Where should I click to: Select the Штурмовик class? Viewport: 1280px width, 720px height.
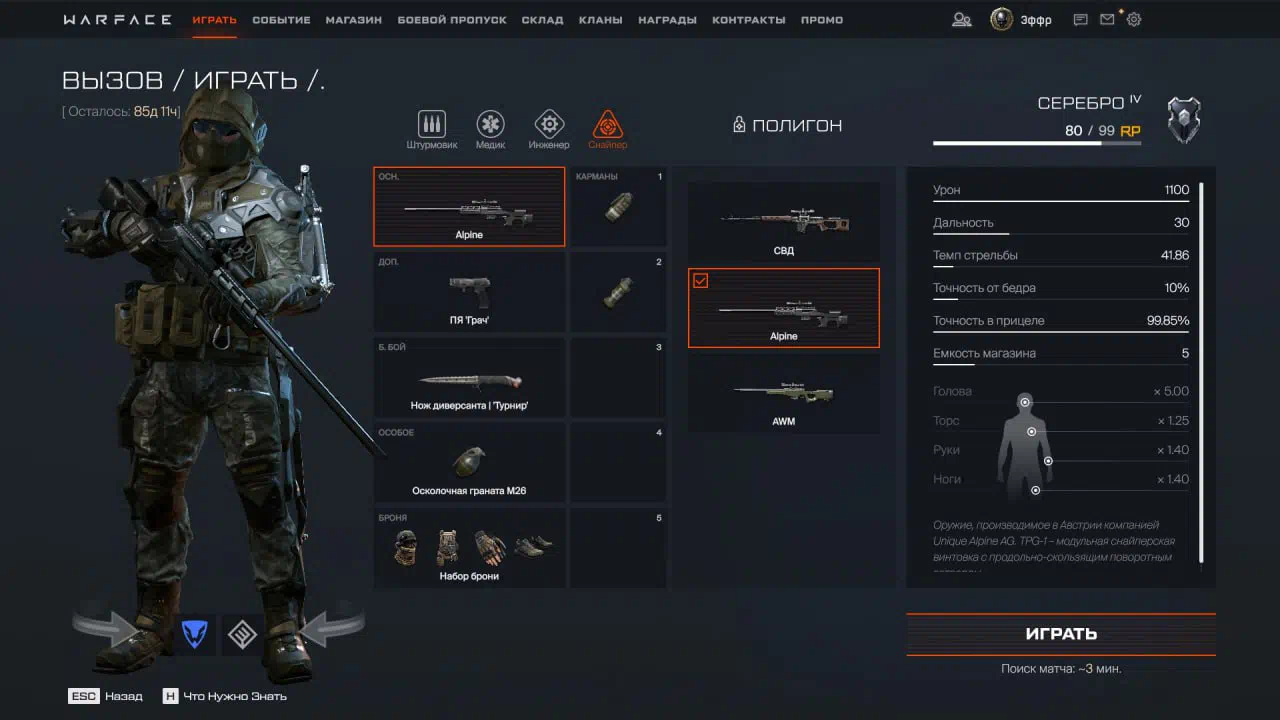[432, 130]
